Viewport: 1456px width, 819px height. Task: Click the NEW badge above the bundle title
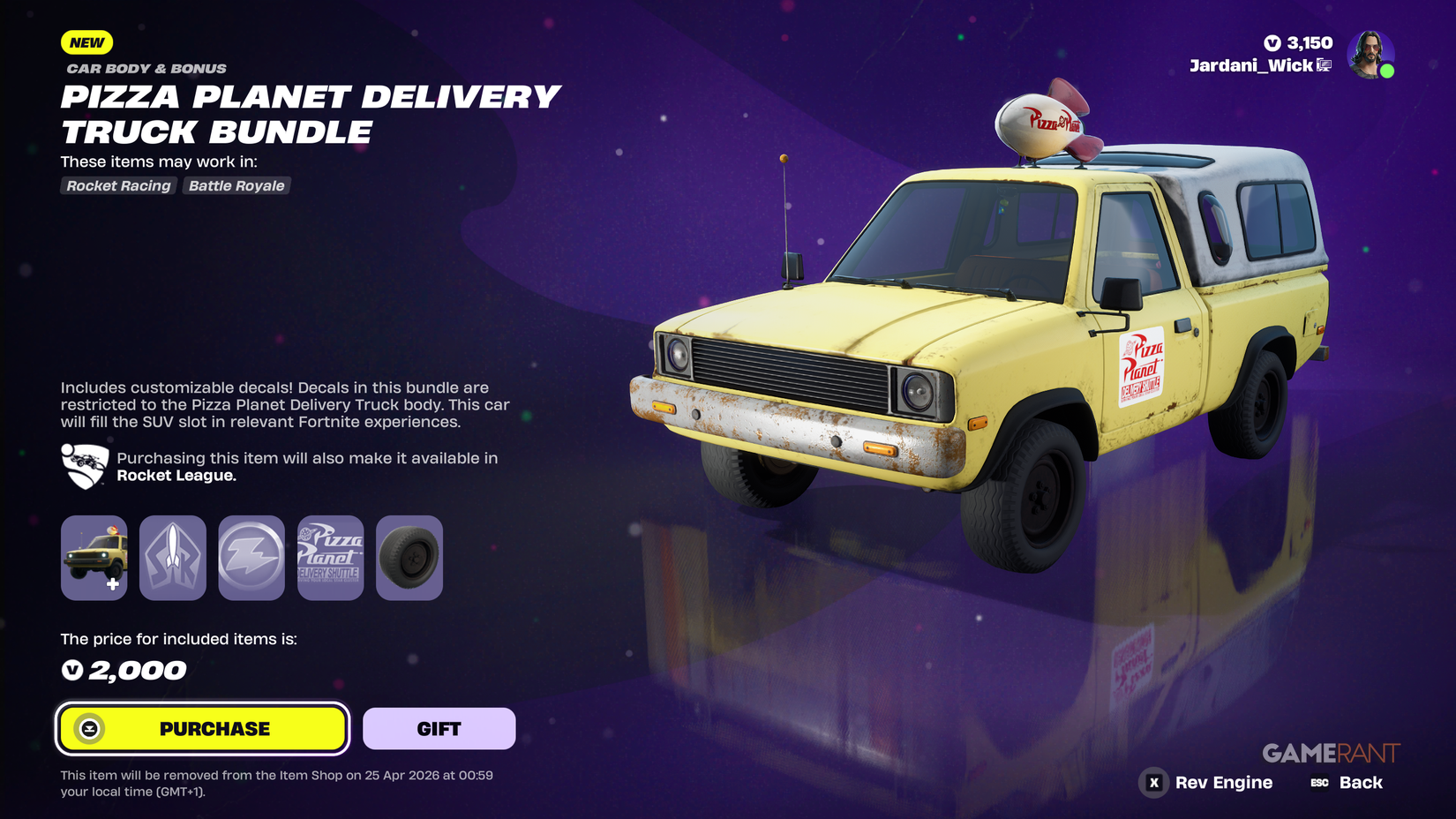[x=86, y=42]
